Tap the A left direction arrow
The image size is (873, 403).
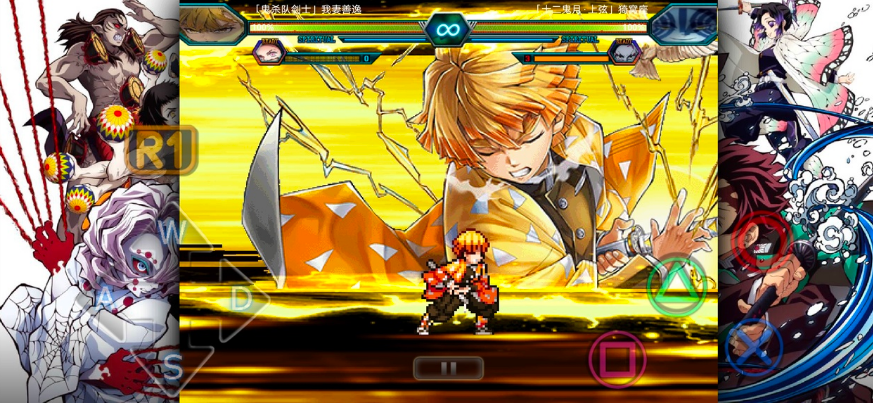pos(106,296)
